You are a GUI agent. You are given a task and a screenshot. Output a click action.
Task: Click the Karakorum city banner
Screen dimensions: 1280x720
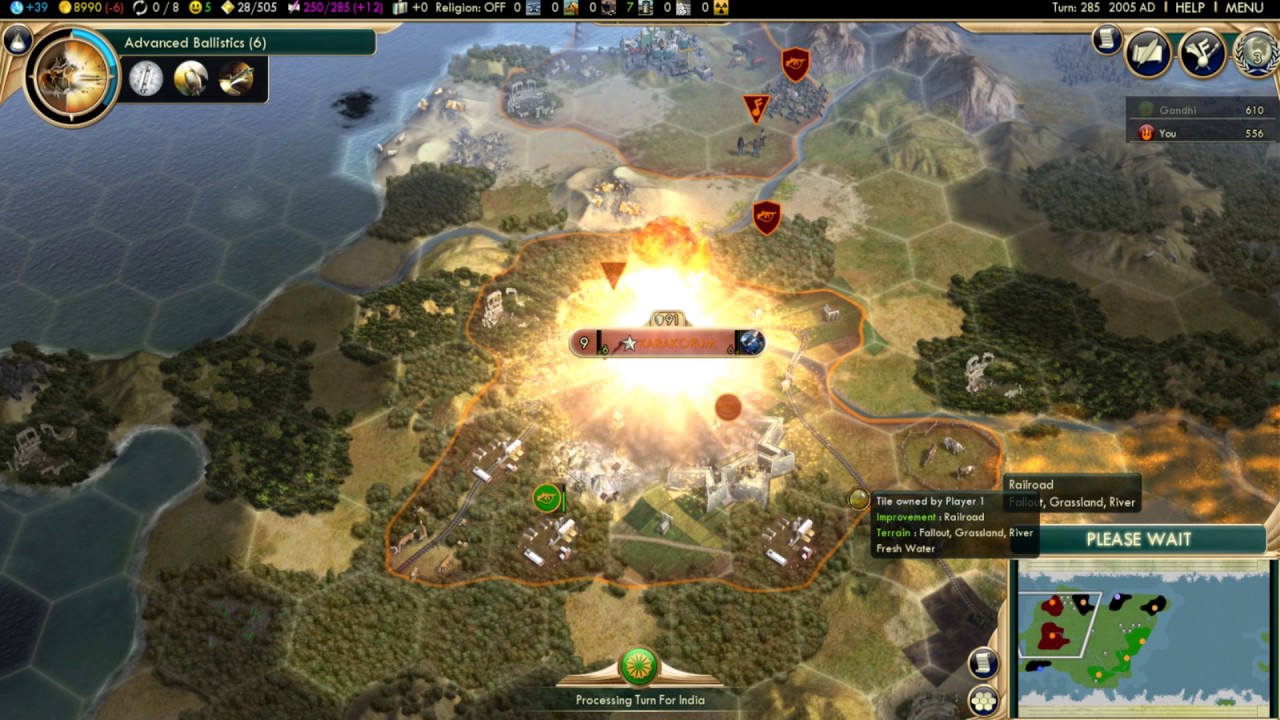point(665,344)
